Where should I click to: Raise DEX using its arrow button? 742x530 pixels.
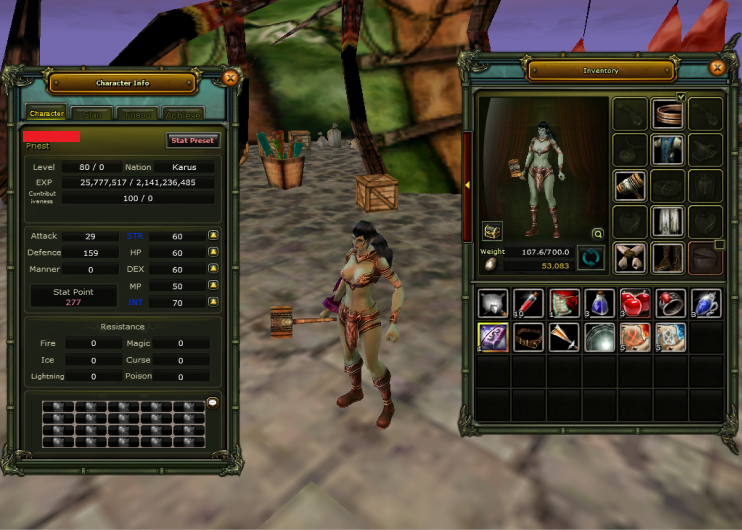[213, 269]
